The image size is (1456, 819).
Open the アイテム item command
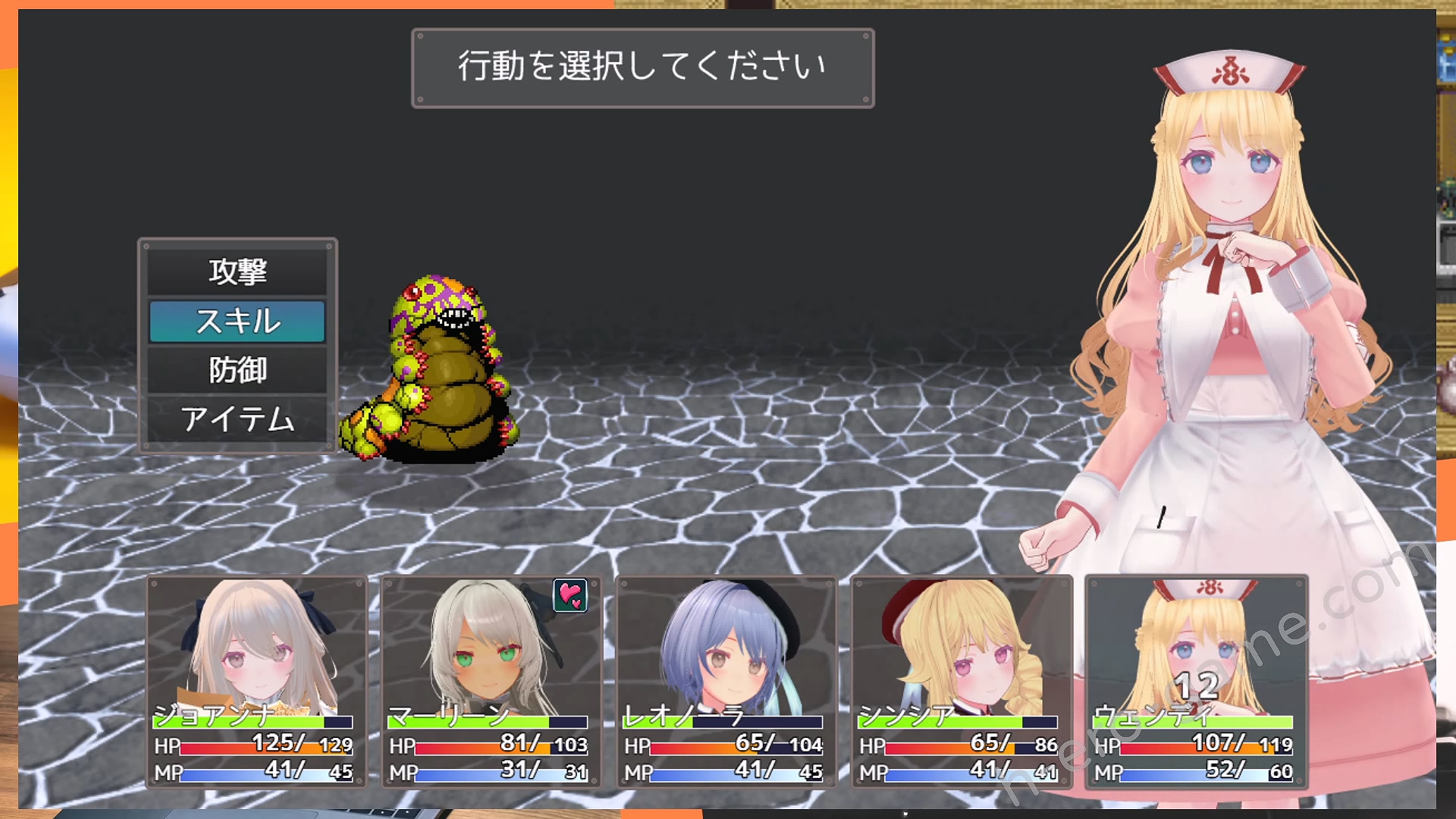point(237,419)
